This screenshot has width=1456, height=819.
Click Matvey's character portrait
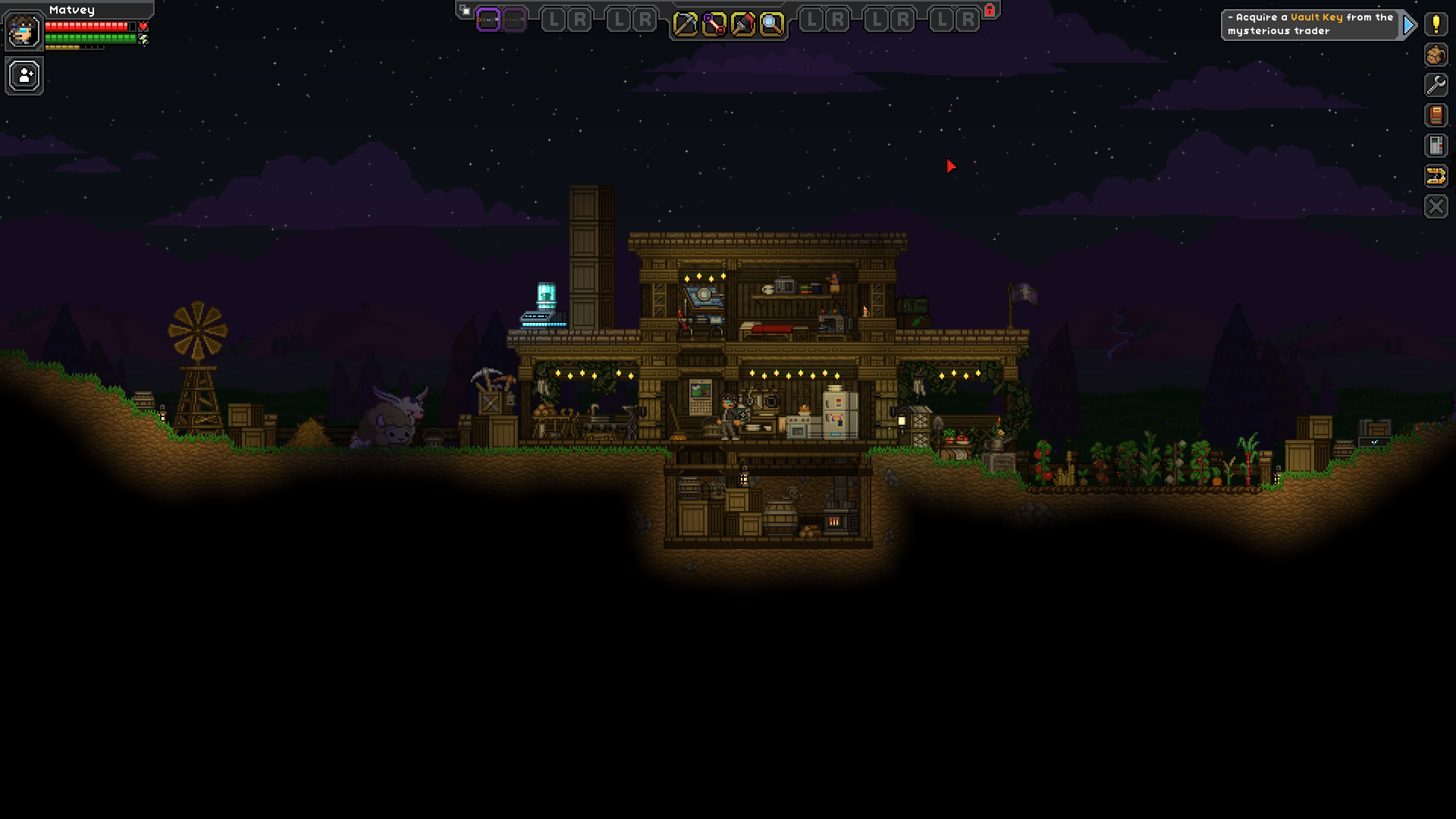23,31
